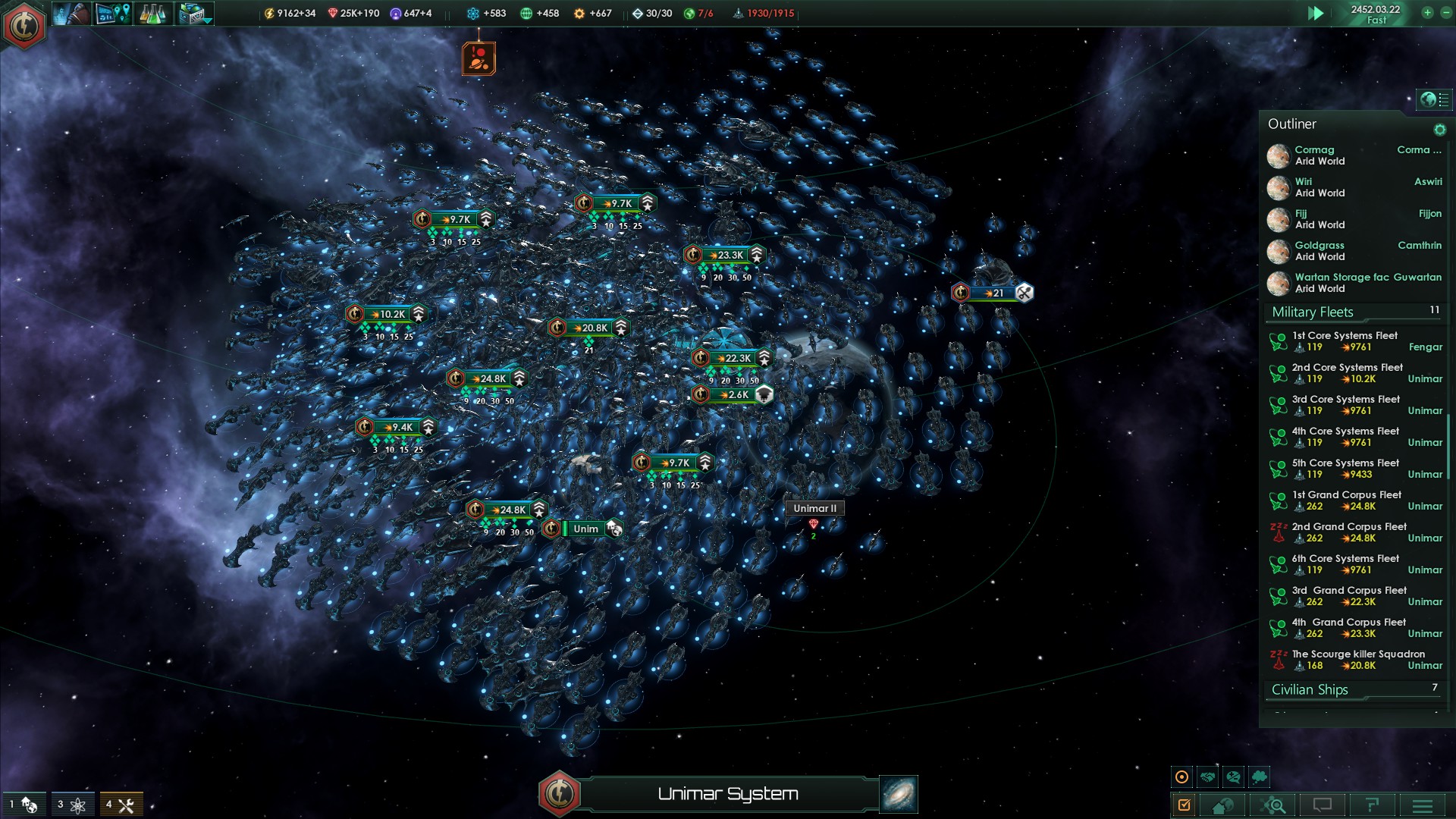Open the chat speech bubble button
1456x819 pixels.
(x=1323, y=805)
